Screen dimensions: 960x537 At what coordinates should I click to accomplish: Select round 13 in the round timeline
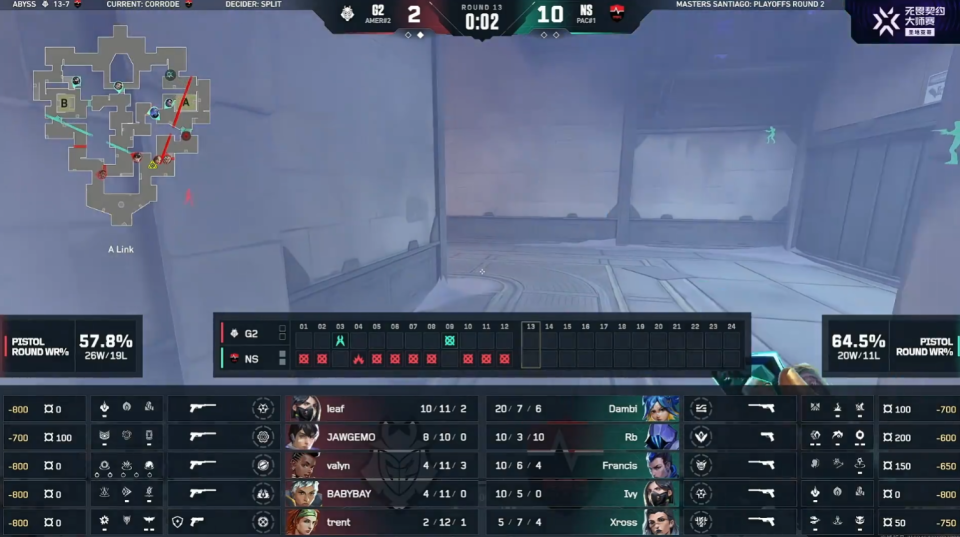click(530, 345)
